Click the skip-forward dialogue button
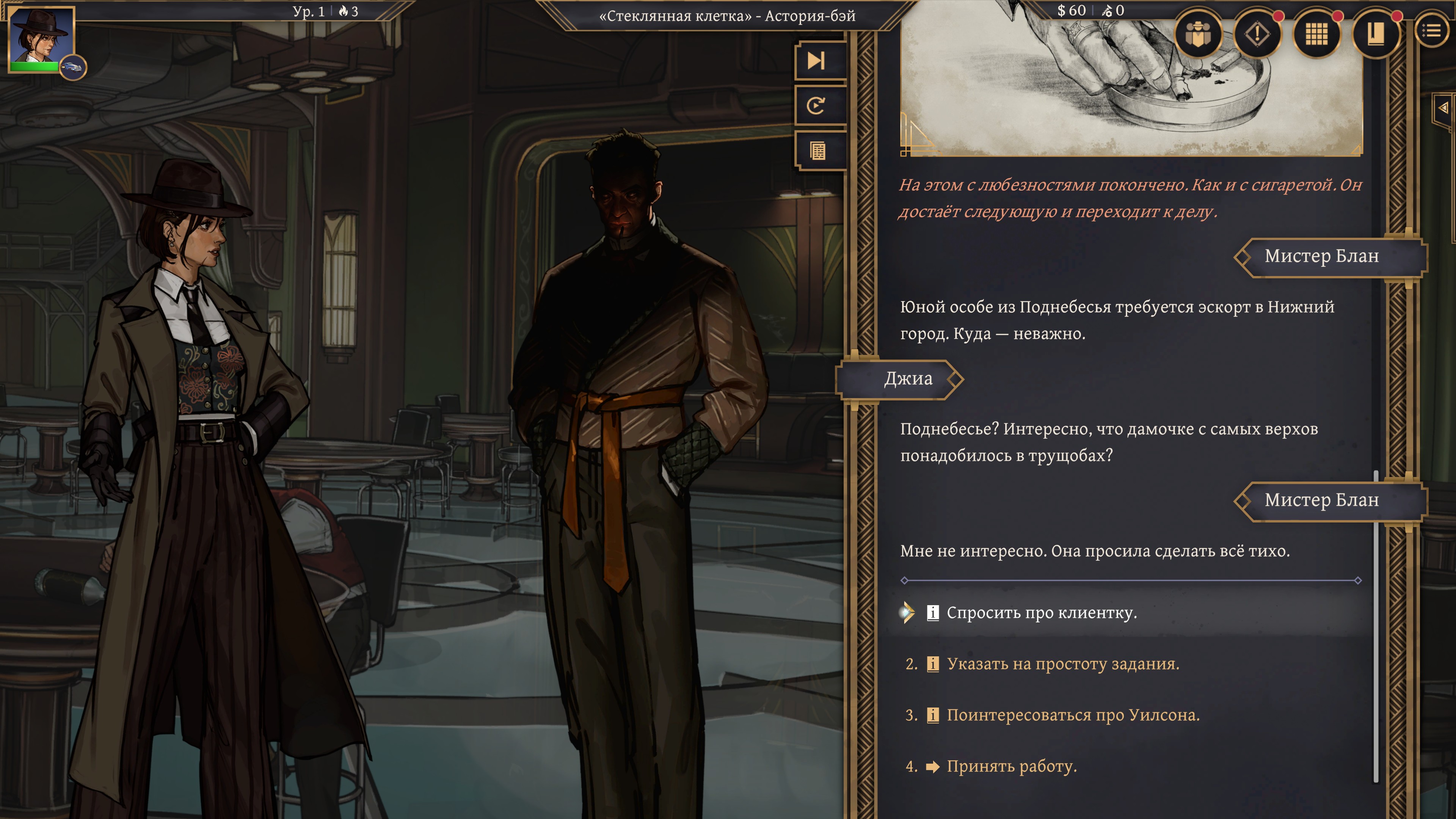The image size is (1456, 819). (817, 61)
